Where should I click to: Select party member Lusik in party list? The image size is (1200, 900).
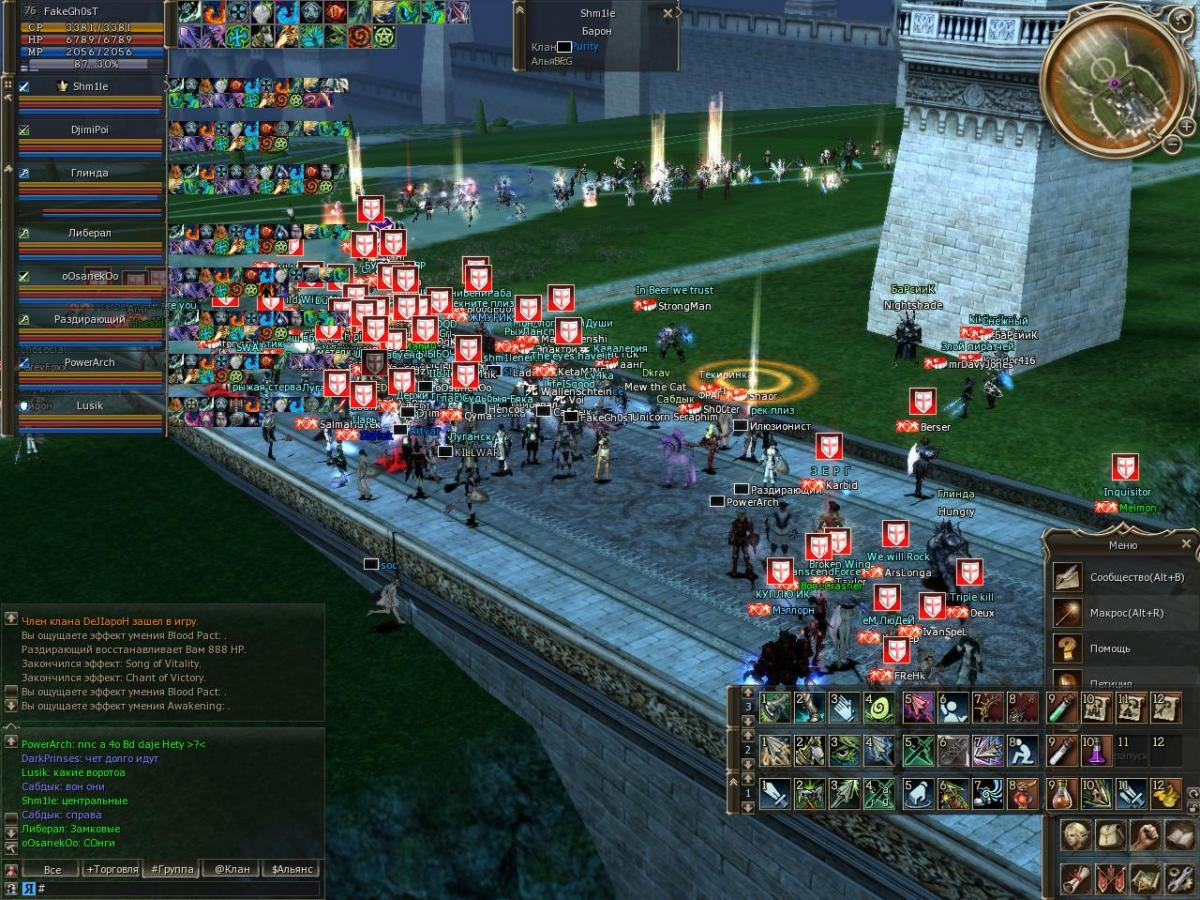90,406
